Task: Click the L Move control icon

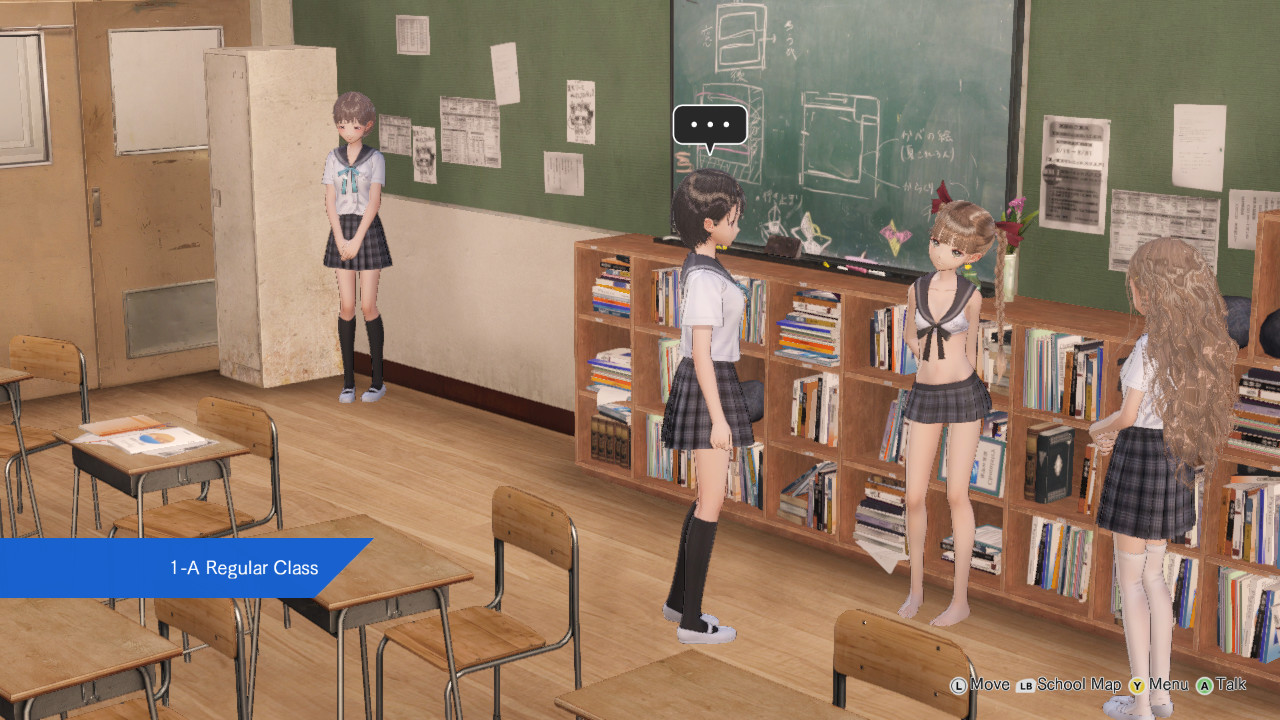Action: tap(958, 685)
